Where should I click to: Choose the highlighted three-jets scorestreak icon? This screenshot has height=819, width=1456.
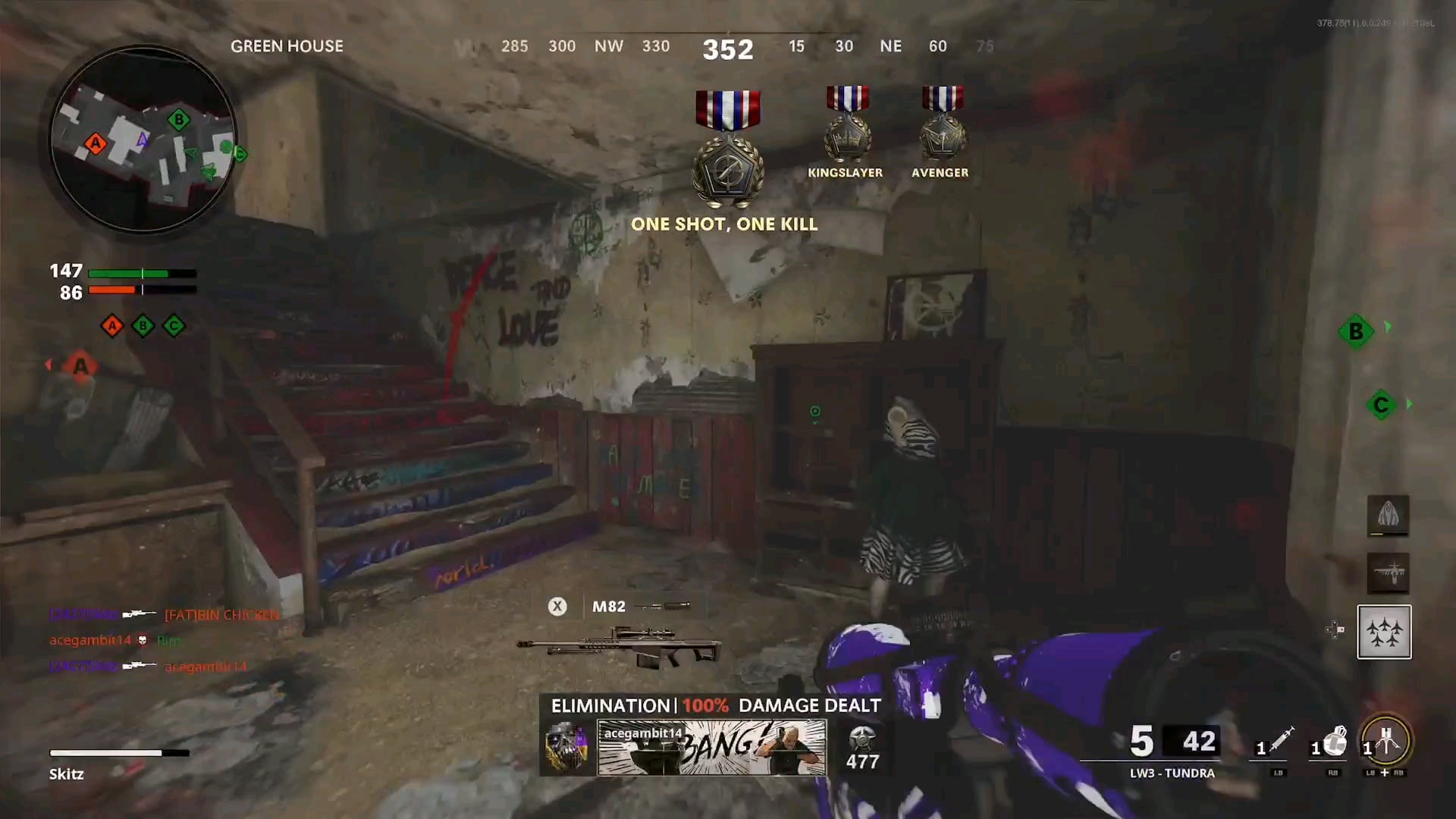point(1384,632)
